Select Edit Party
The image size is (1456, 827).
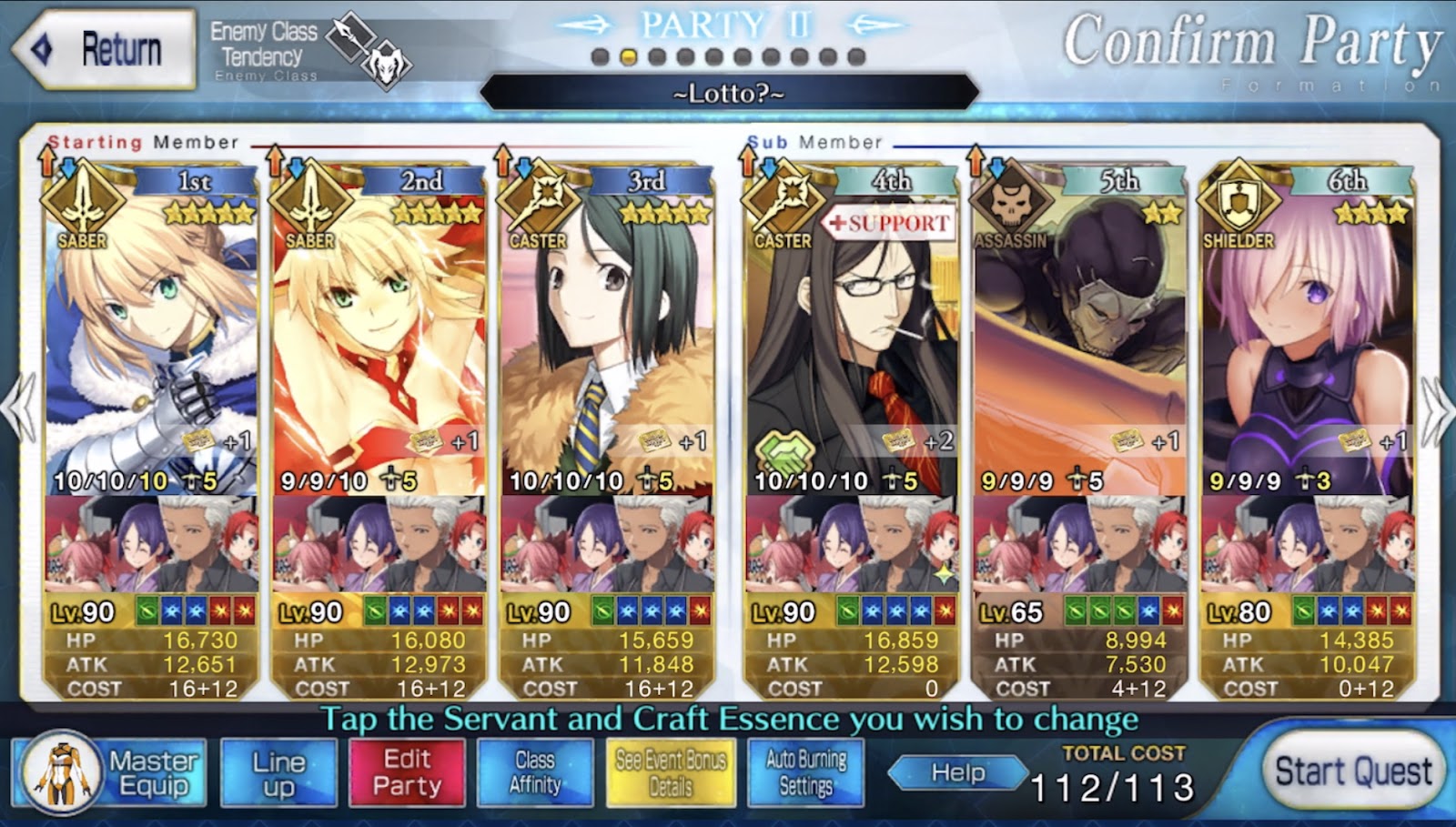[x=407, y=772]
